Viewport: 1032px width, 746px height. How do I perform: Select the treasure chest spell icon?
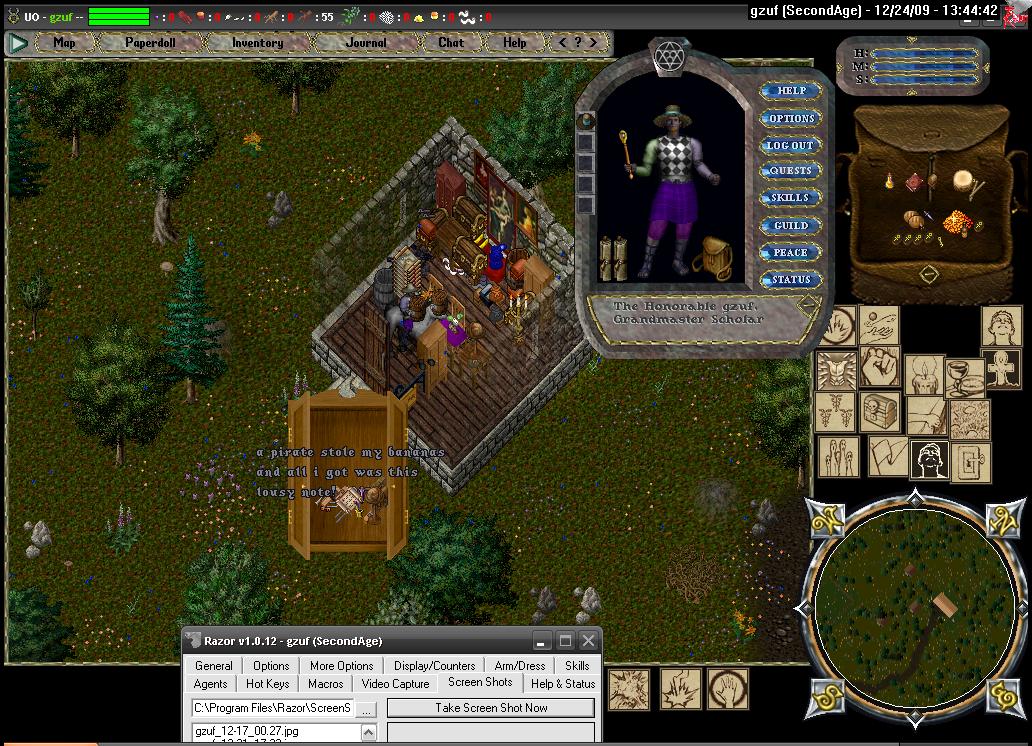[879, 409]
